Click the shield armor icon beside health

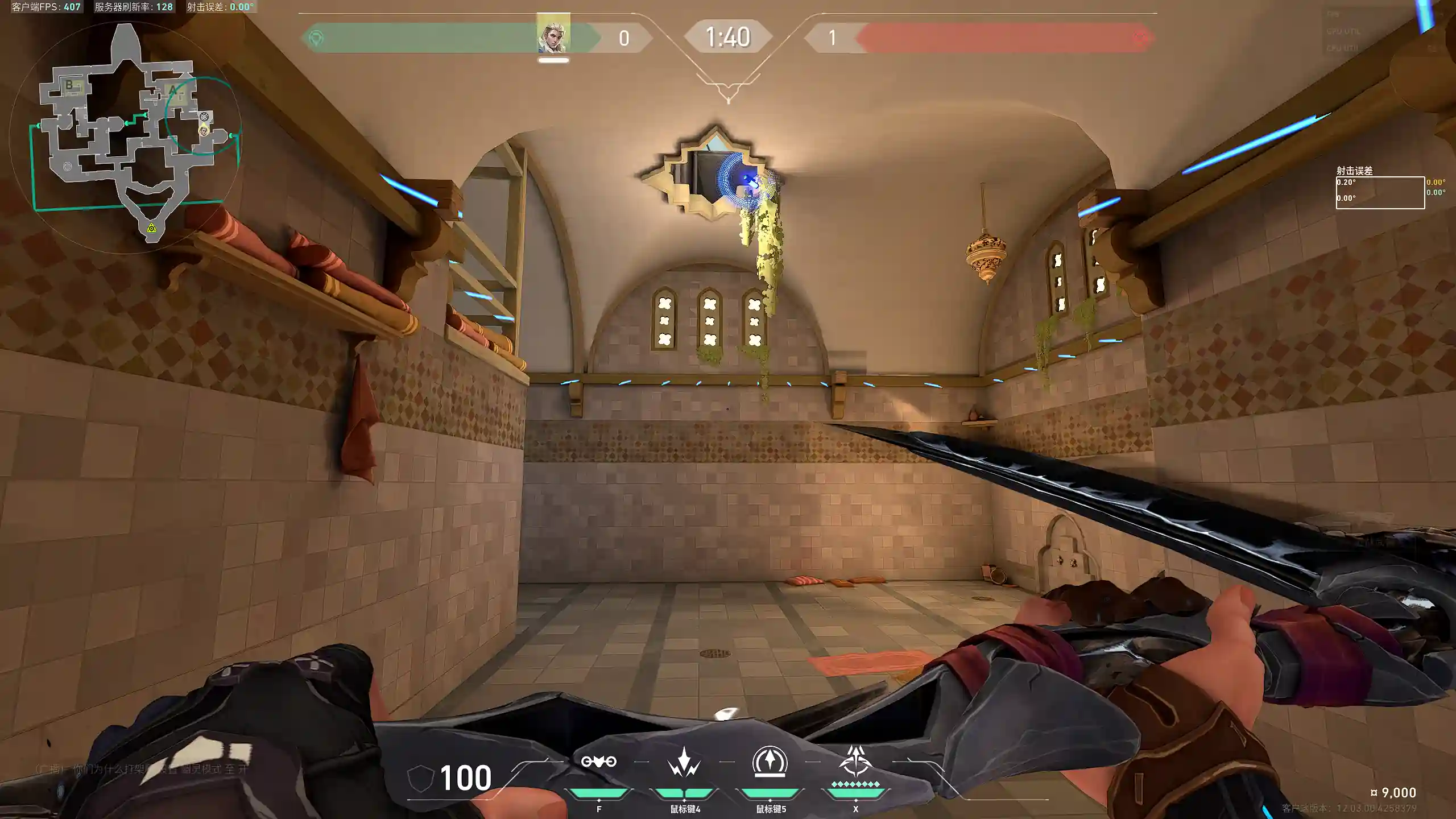click(x=421, y=778)
